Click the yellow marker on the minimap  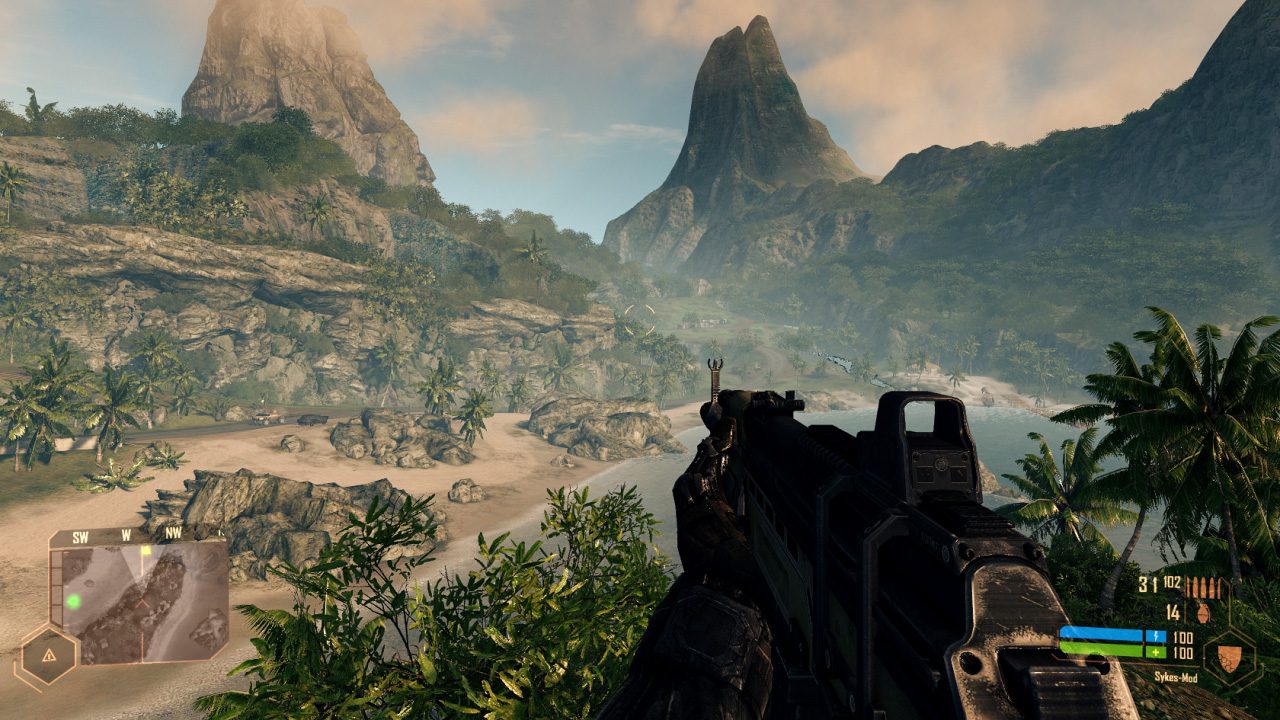pyautogui.click(x=146, y=550)
